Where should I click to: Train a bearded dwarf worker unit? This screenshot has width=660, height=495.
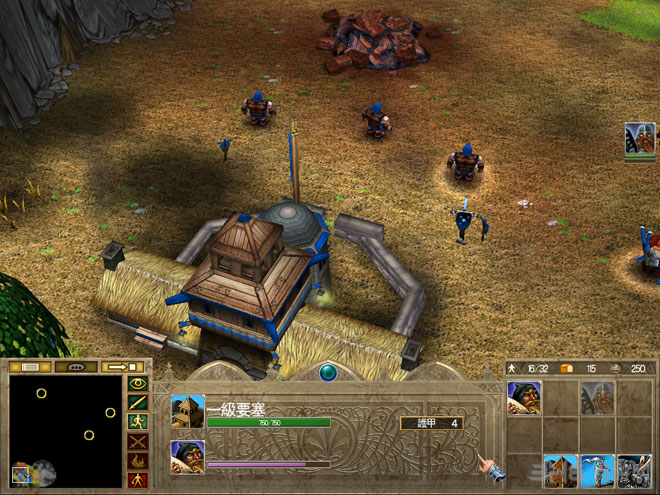[524, 398]
